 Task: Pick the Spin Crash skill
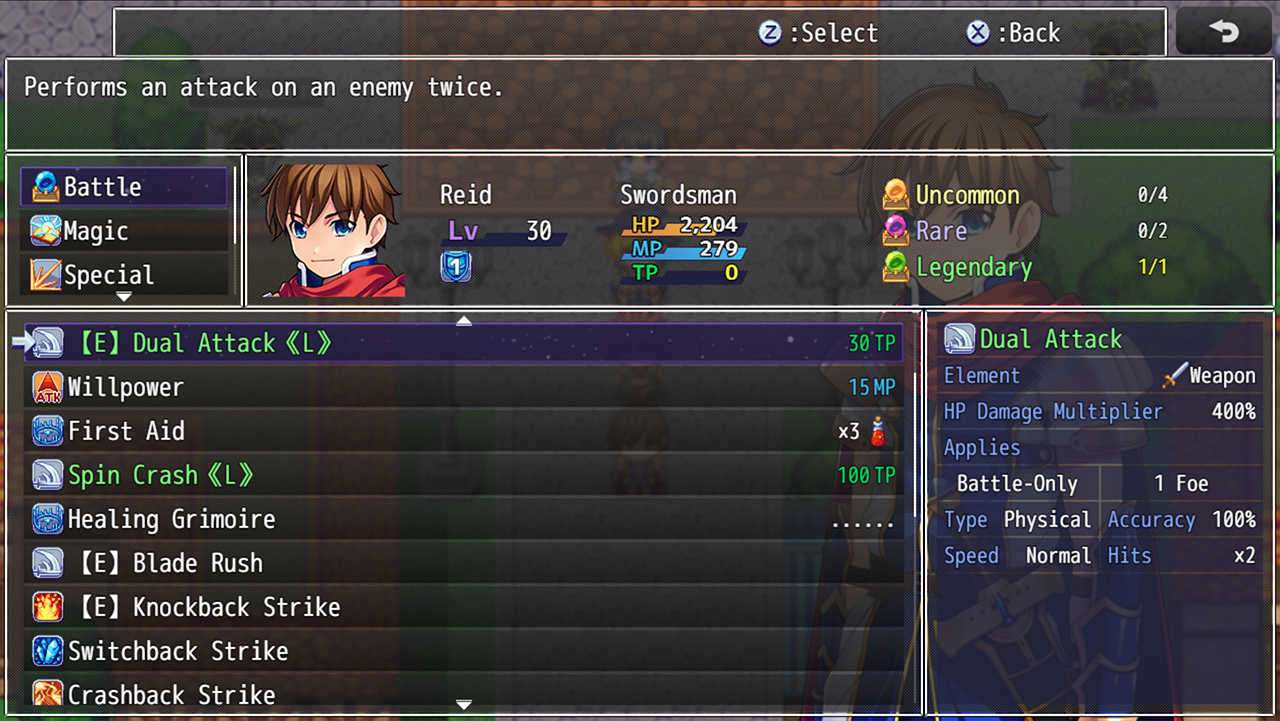(x=462, y=475)
